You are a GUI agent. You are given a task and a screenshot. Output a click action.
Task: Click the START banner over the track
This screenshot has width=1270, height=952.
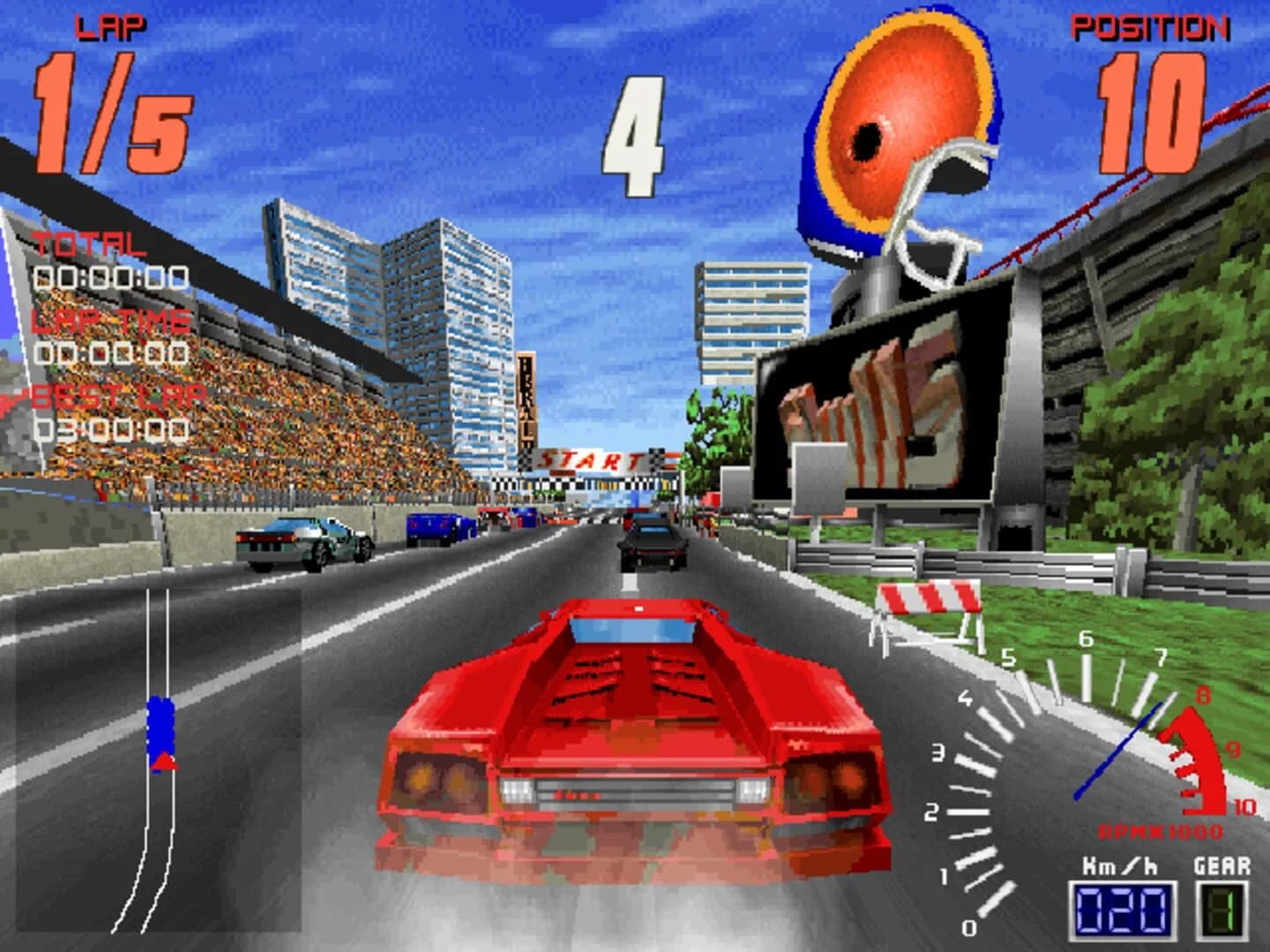[x=589, y=460]
